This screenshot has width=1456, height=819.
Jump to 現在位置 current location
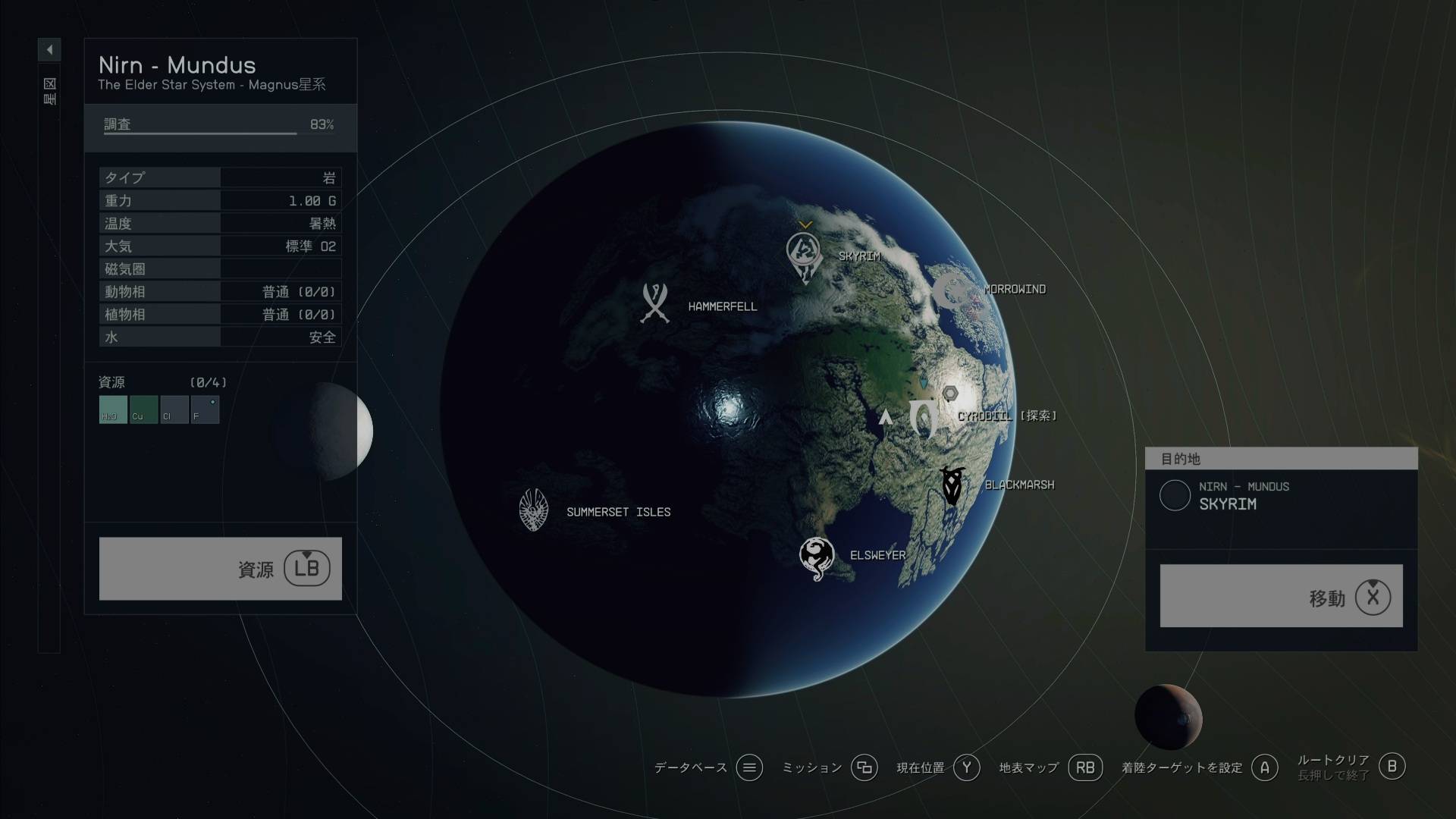click(x=966, y=768)
